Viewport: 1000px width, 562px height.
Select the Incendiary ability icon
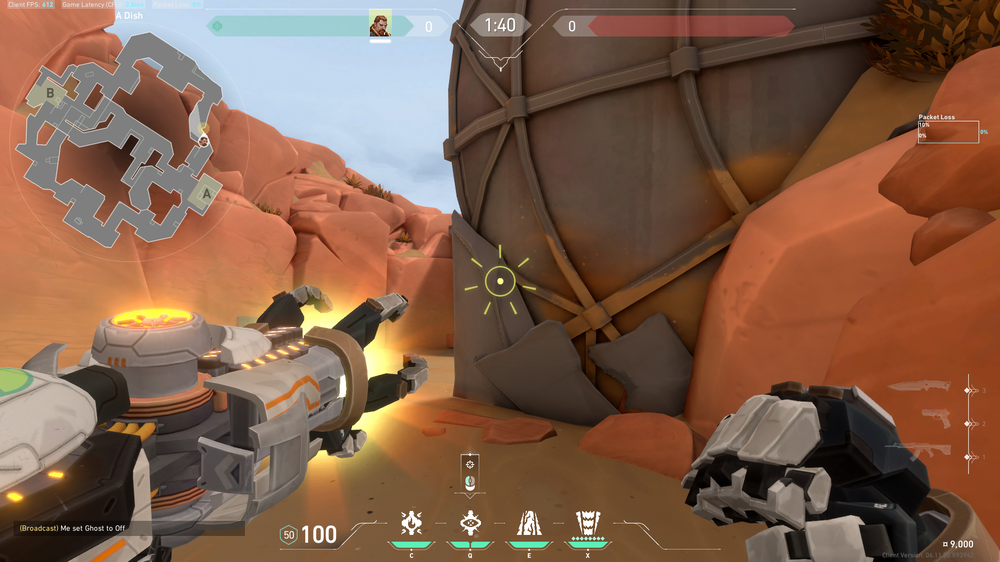pyautogui.click(x=469, y=523)
